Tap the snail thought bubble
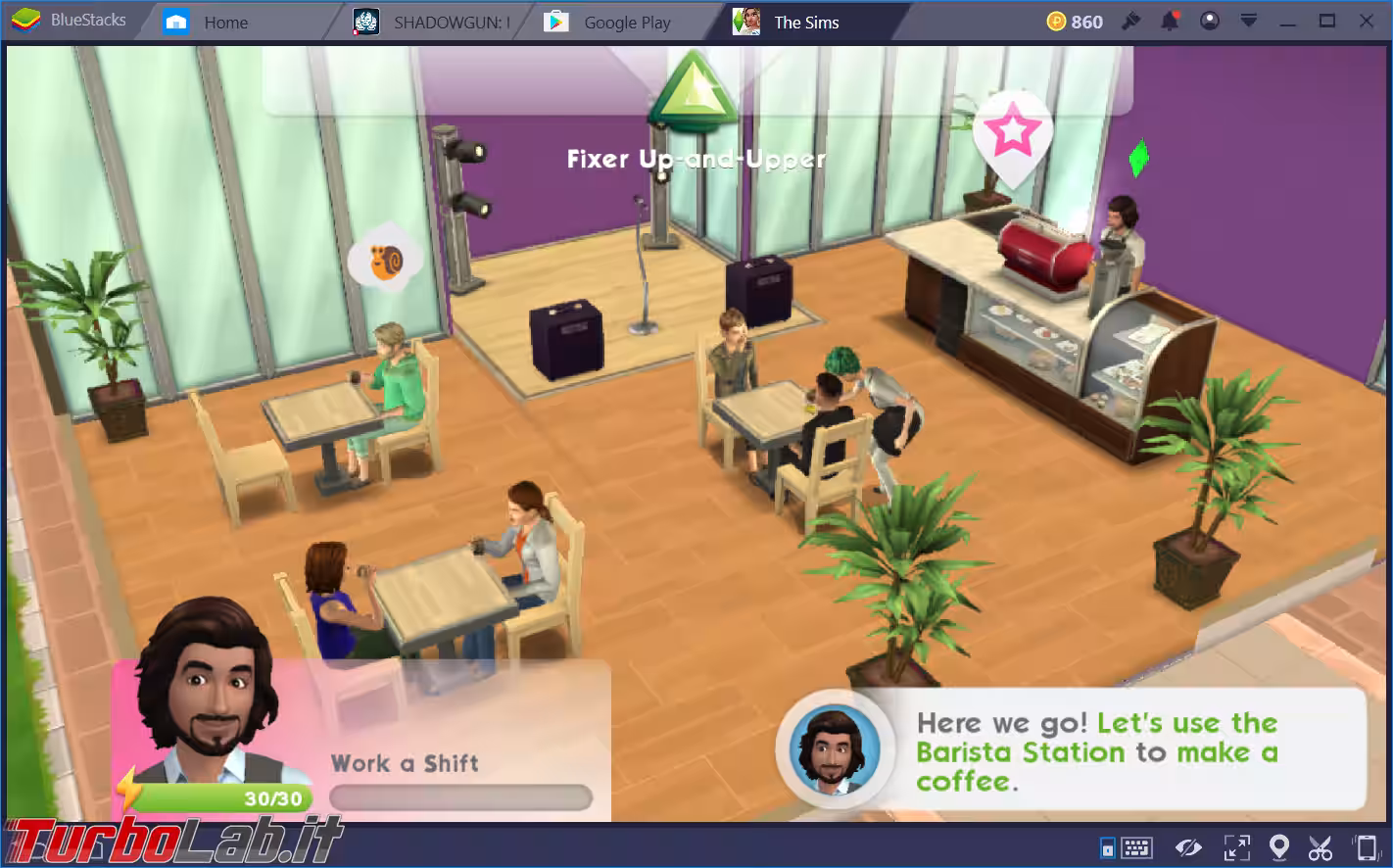1393x868 pixels. pos(385,260)
